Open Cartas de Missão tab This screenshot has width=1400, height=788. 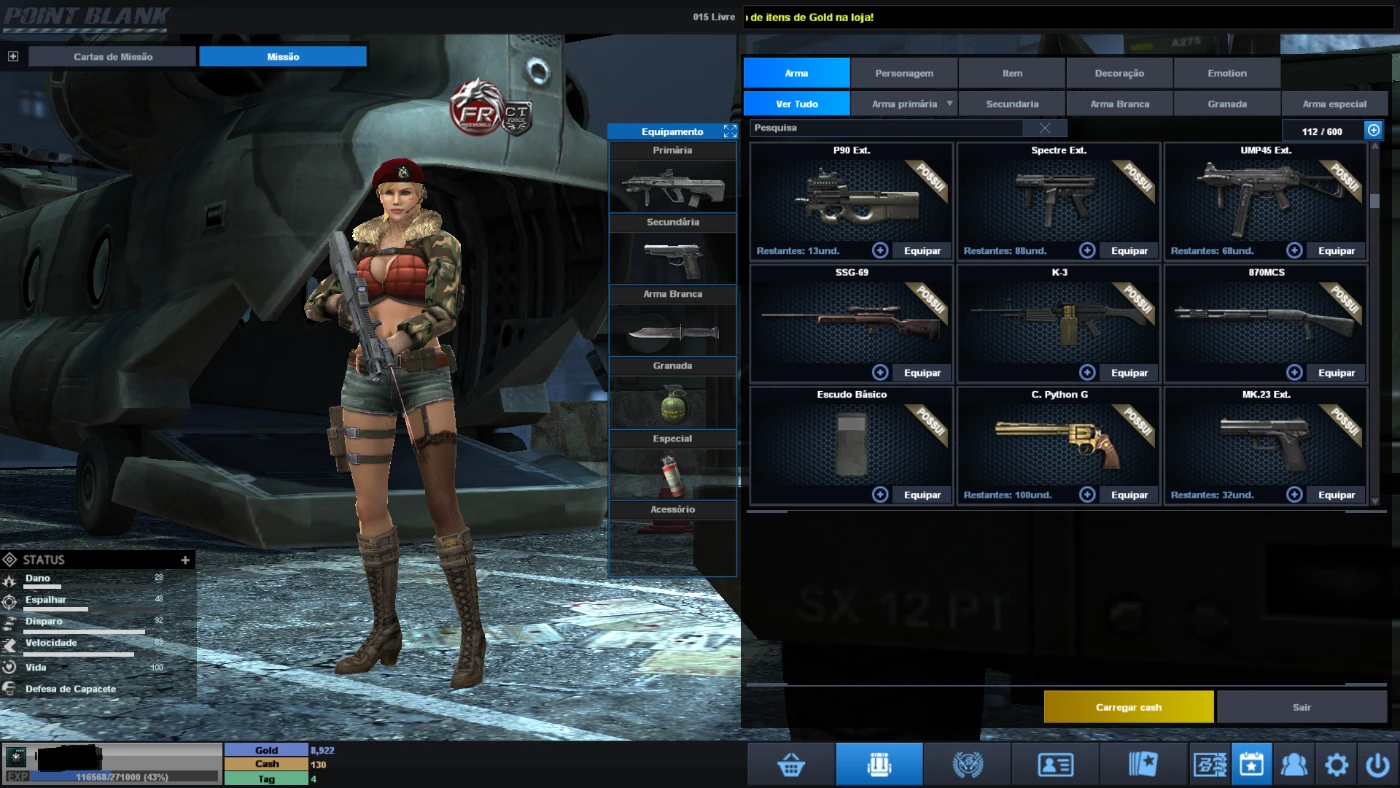tap(113, 57)
